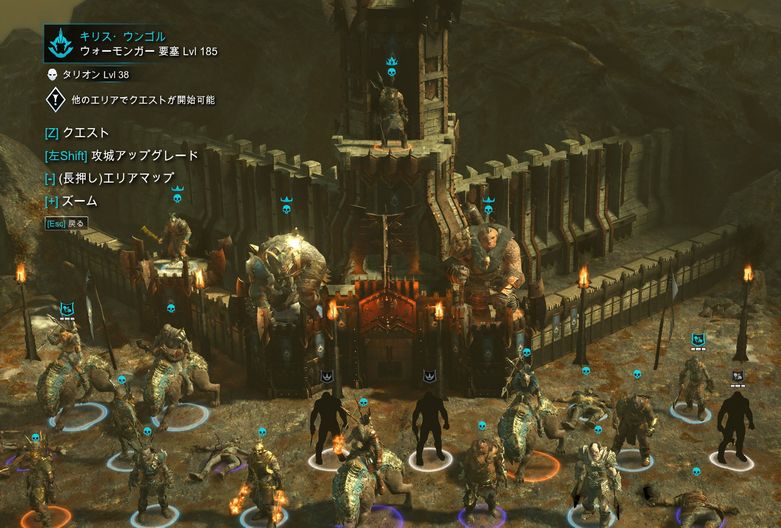The image size is (781, 528).
Task: Select the overlord standing atop the tower
Action: coord(391,105)
